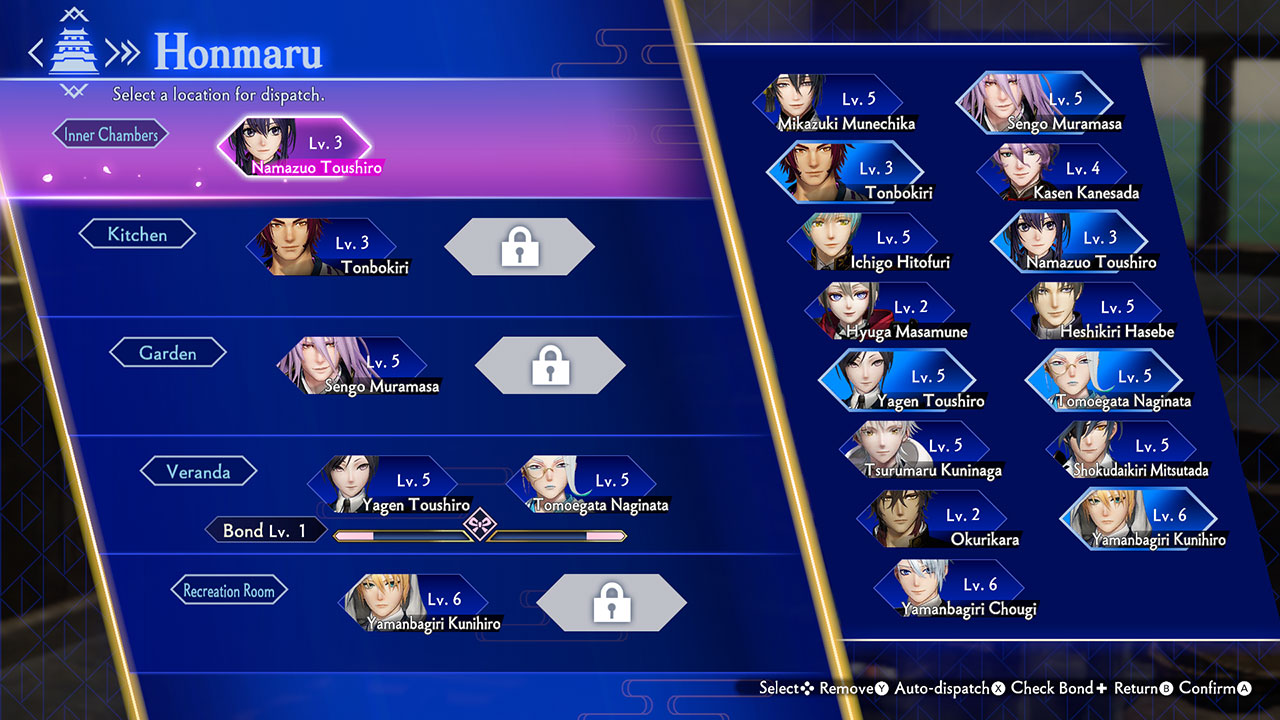Click the locked Recreation Room slot
This screenshot has height=720, width=1280.
coord(611,602)
